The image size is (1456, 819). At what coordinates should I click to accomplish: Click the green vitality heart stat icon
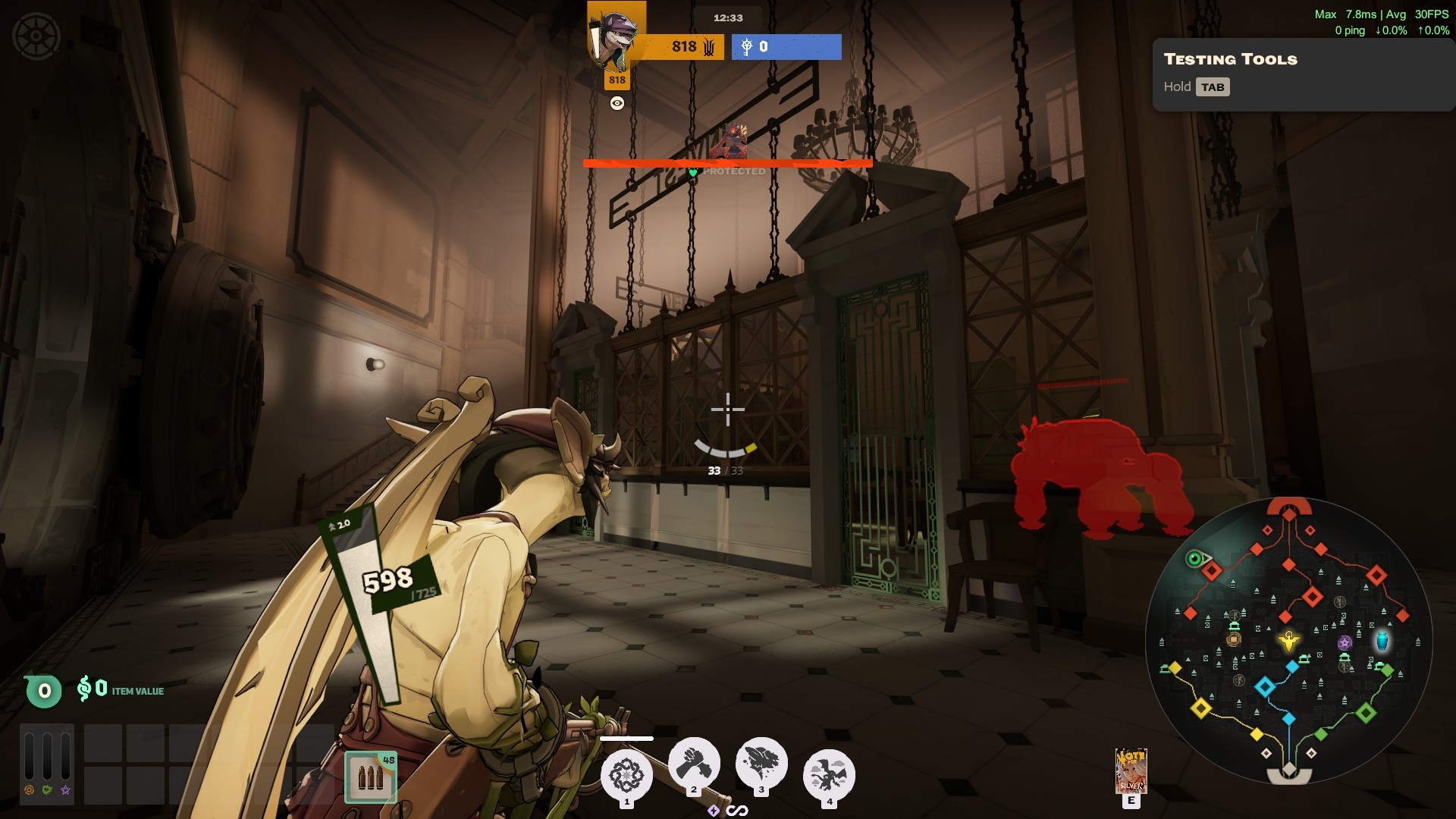tap(48, 790)
